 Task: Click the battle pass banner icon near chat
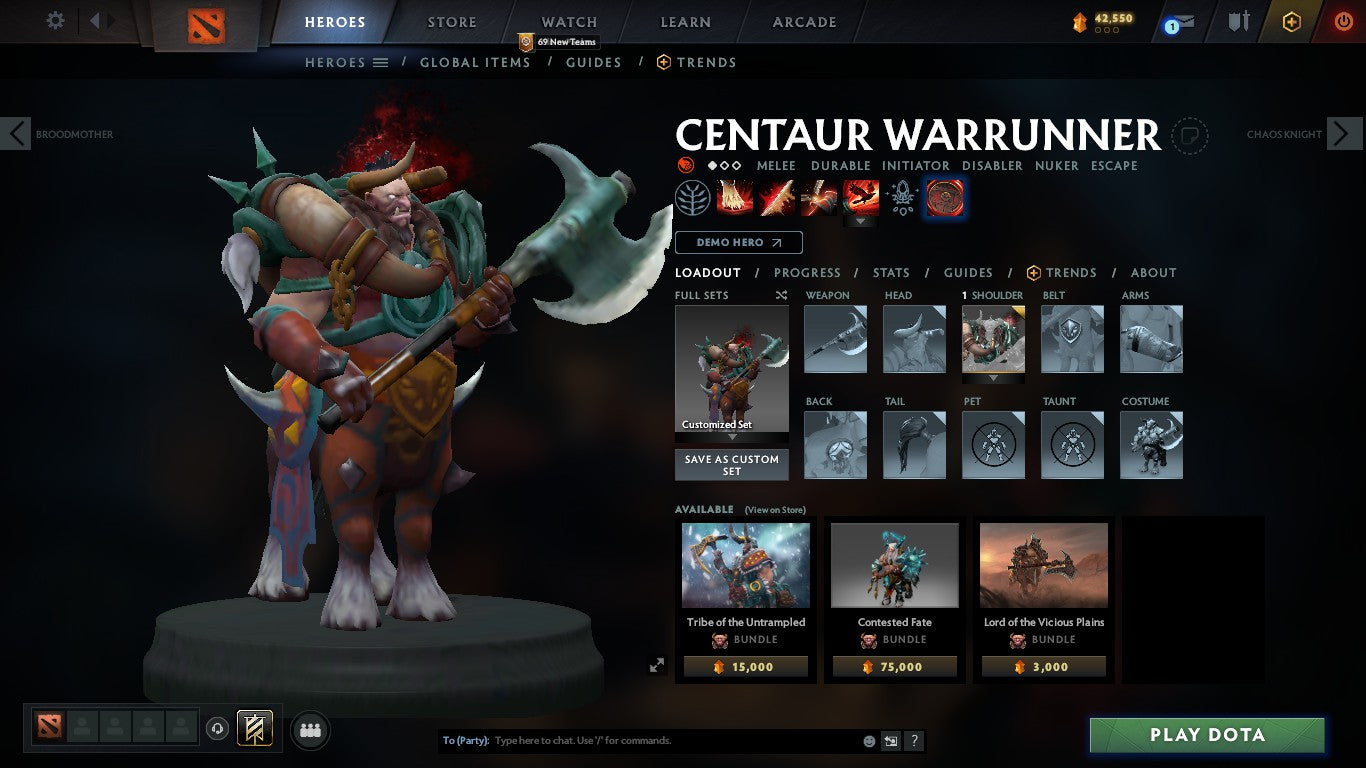tap(889, 740)
